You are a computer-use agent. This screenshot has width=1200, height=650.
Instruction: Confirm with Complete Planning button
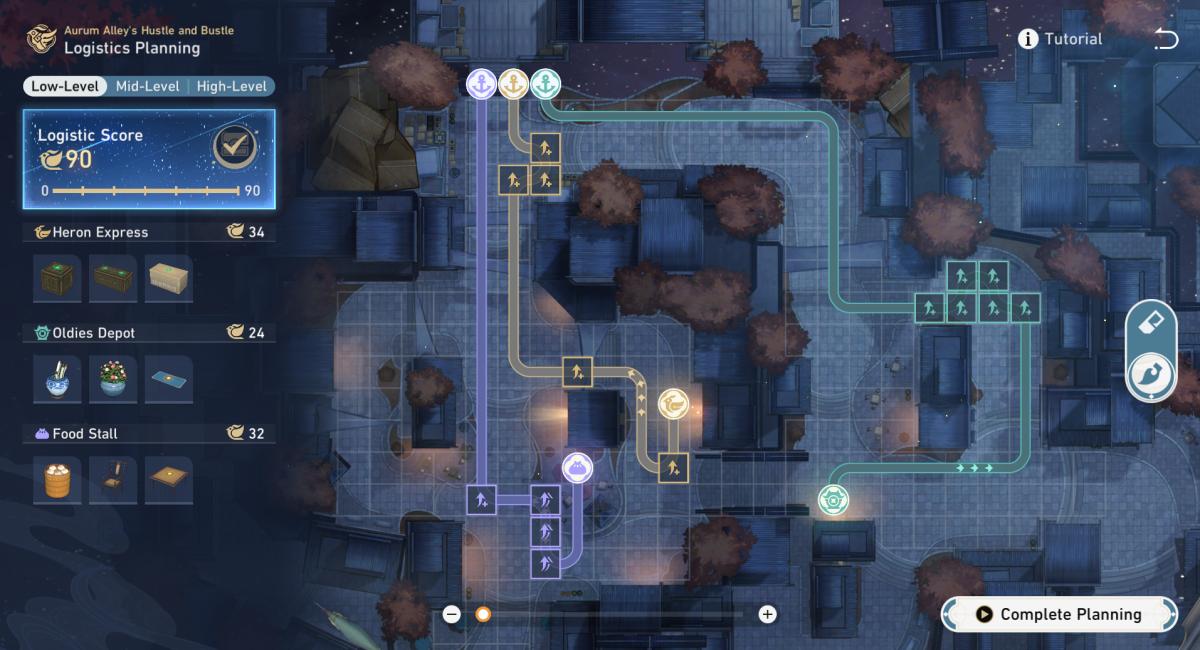tap(1060, 614)
